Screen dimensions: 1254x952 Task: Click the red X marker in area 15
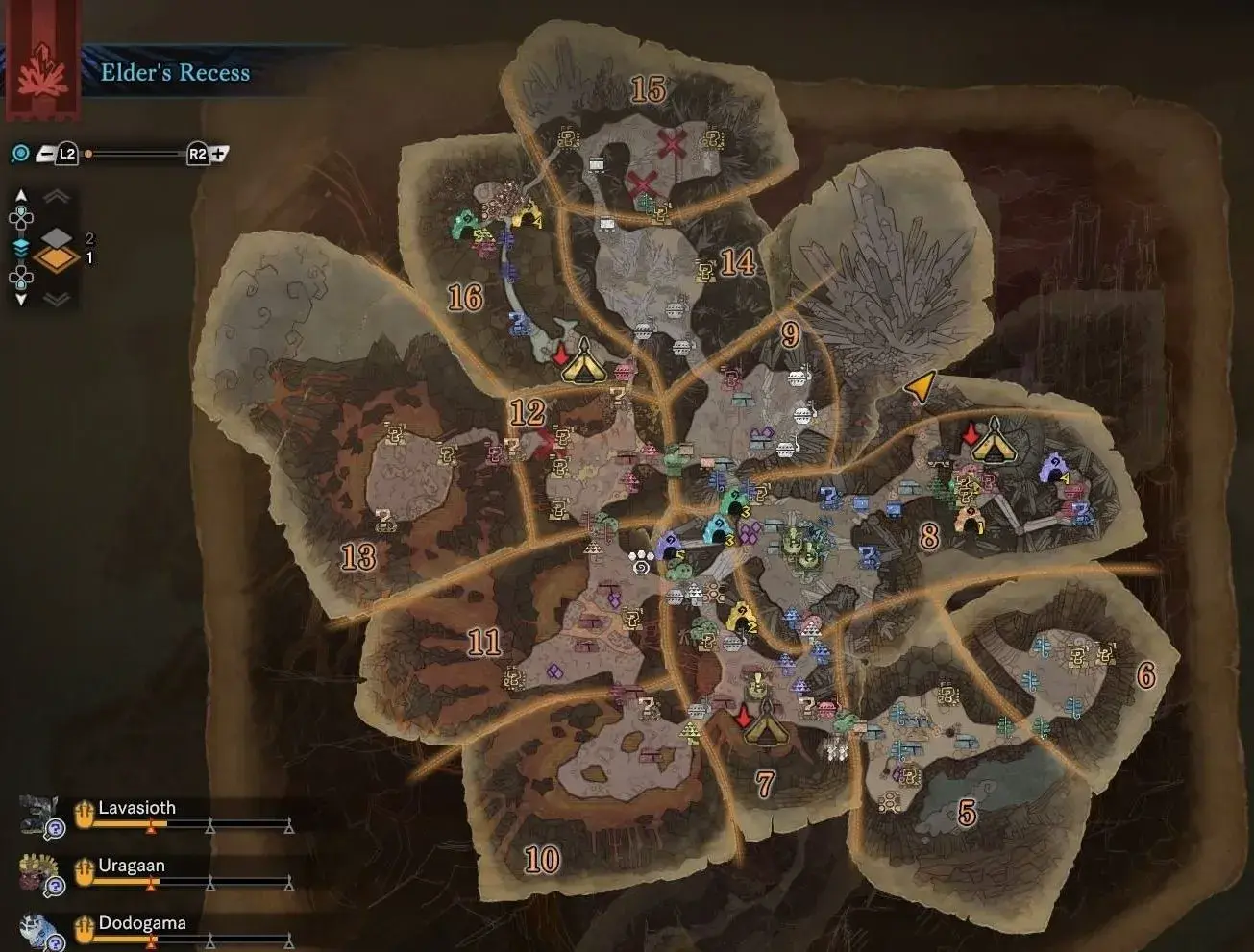point(673,144)
